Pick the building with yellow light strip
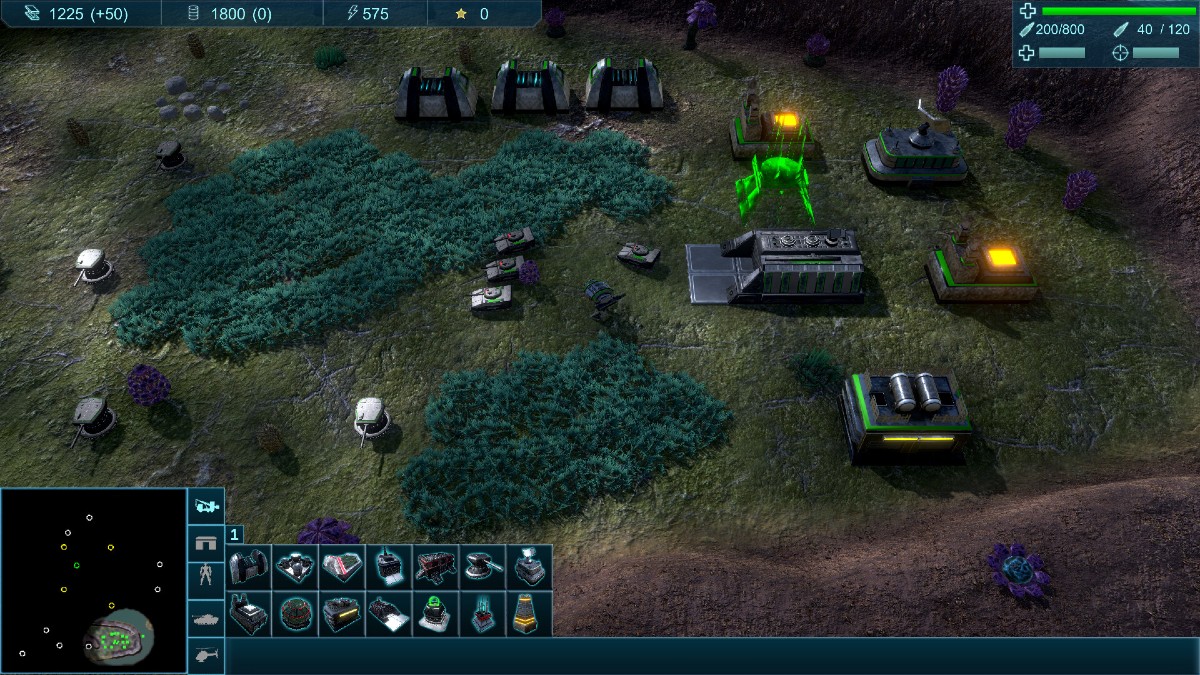This screenshot has height=675, width=1200. [340, 613]
